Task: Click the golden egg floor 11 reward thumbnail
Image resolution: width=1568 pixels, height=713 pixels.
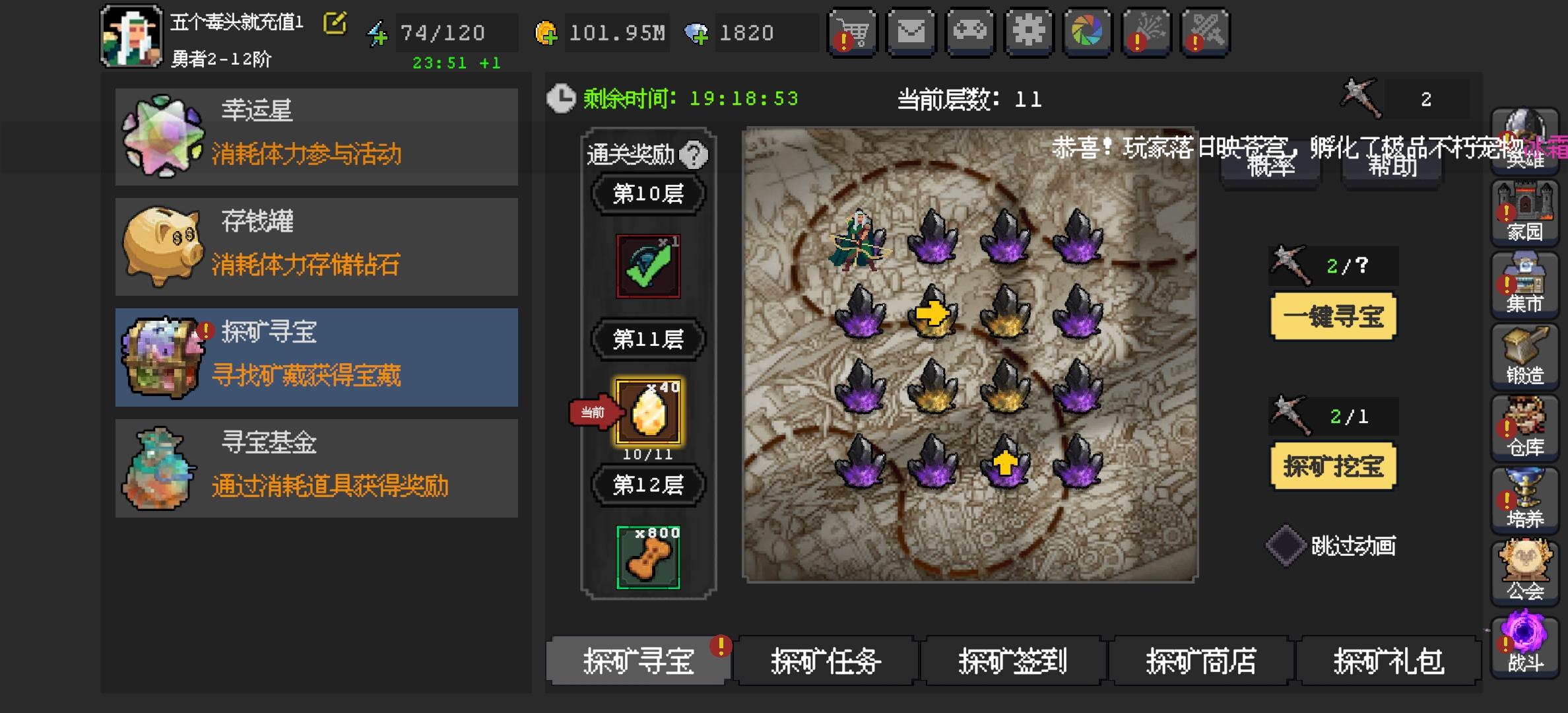Action: click(648, 413)
